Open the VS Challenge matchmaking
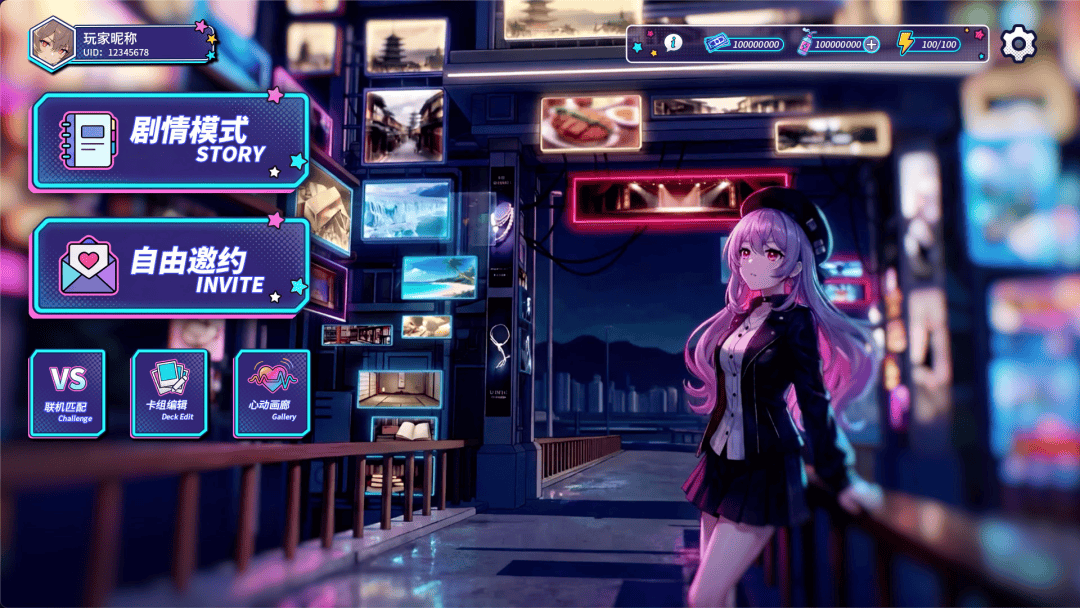This screenshot has width=1080, height=608. pos(68,393)
